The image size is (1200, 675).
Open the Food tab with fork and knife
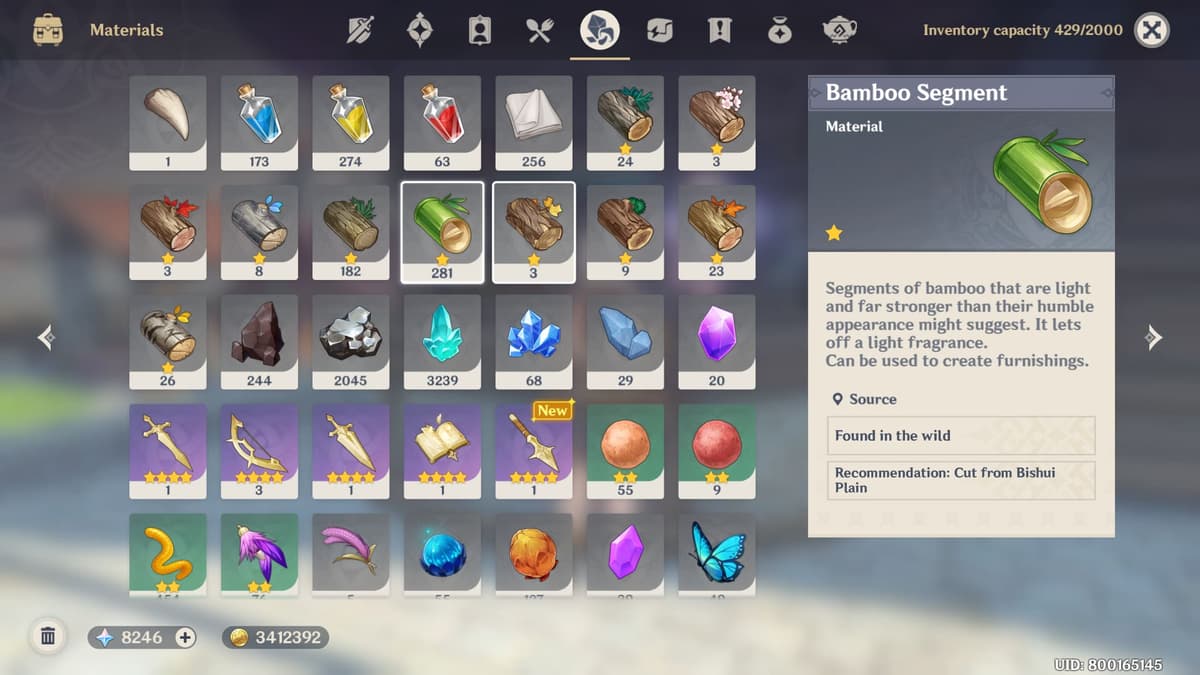pyautogui.click(x=540, y=30)
